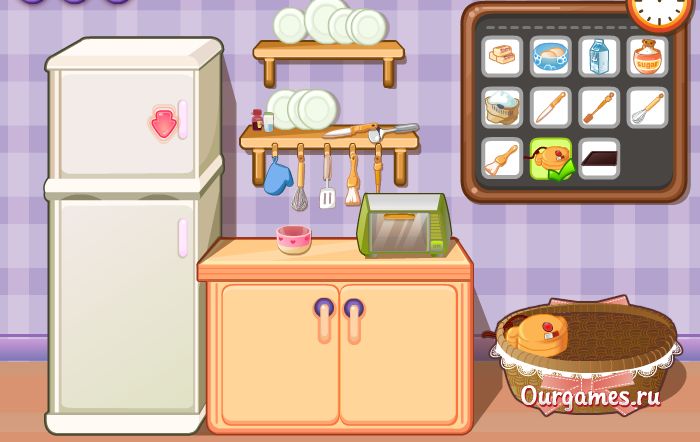Choose the bowl of eggs slot
700x442 pixels.
(550, 57)
